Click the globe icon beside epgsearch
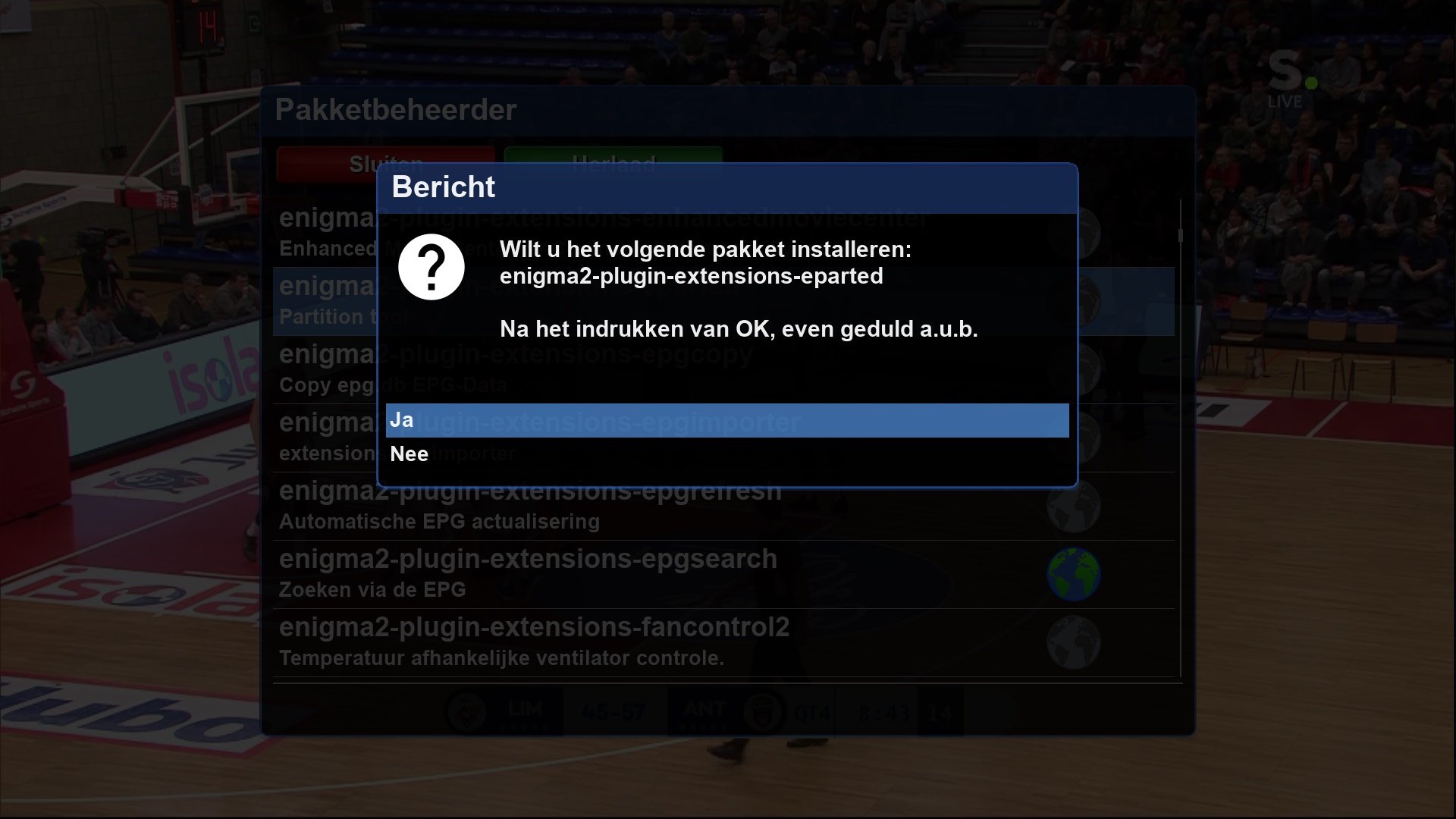 (1073, 574)
